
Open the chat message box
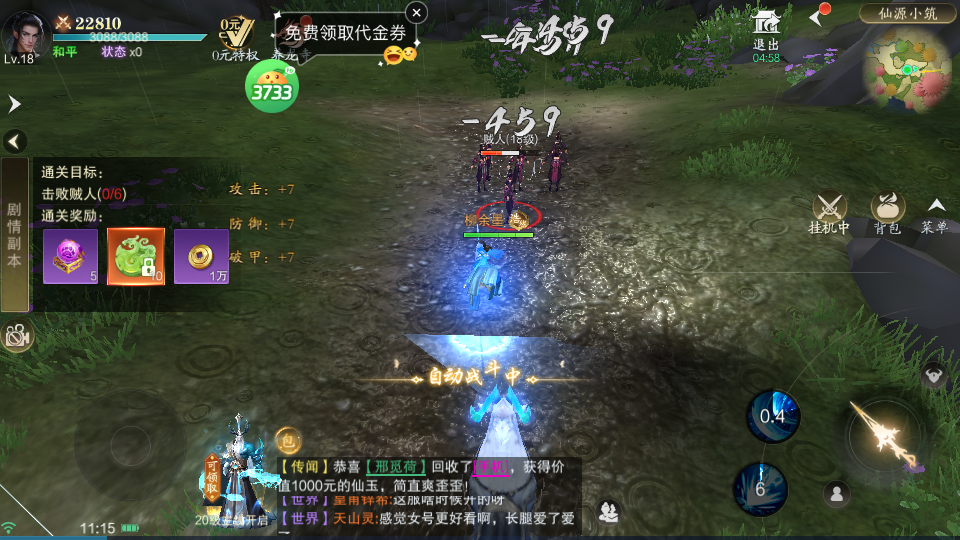pyautogui.click(x=428, y=490)
